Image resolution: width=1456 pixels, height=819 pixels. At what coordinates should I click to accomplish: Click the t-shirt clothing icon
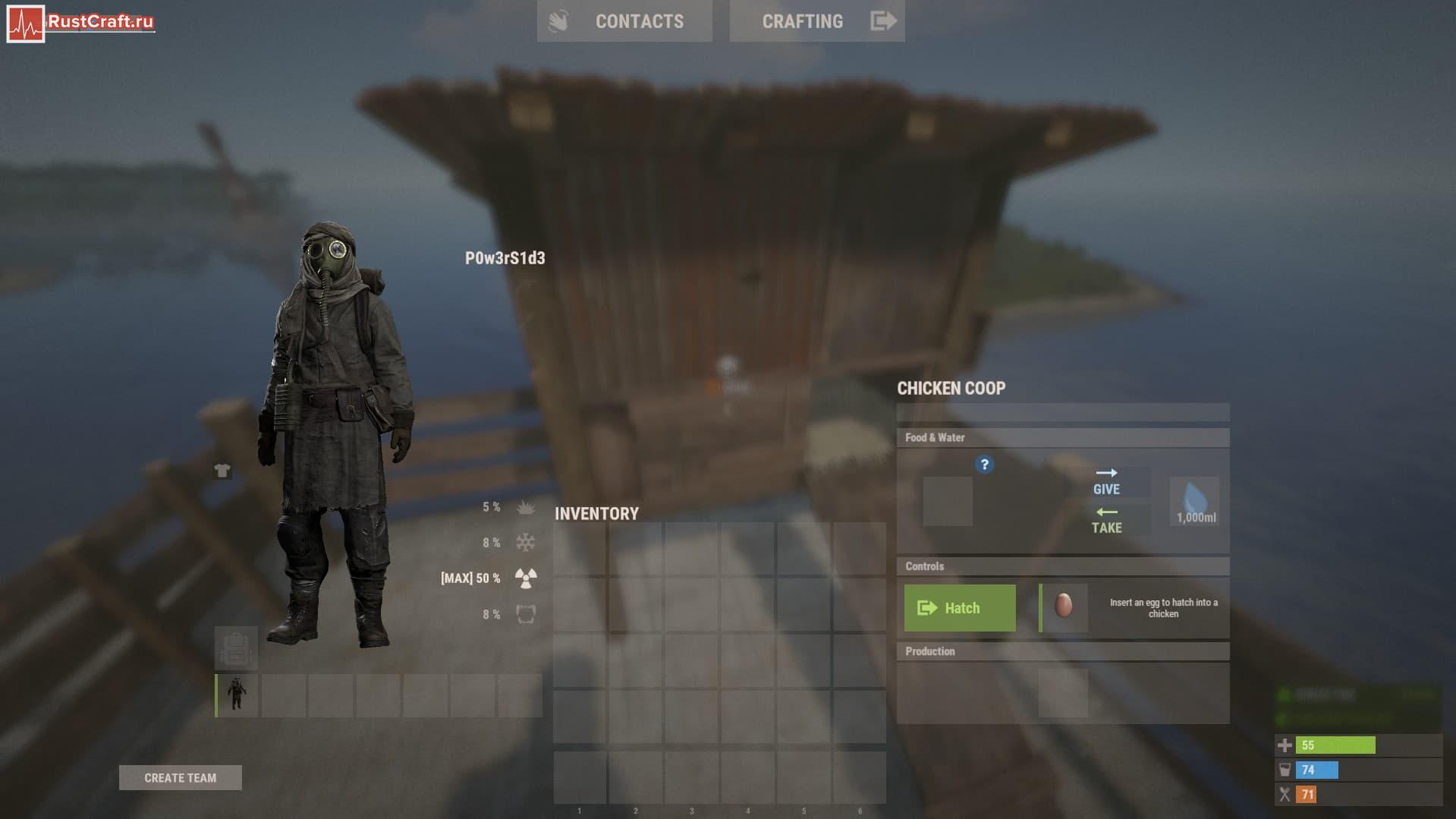pos(222,471)
